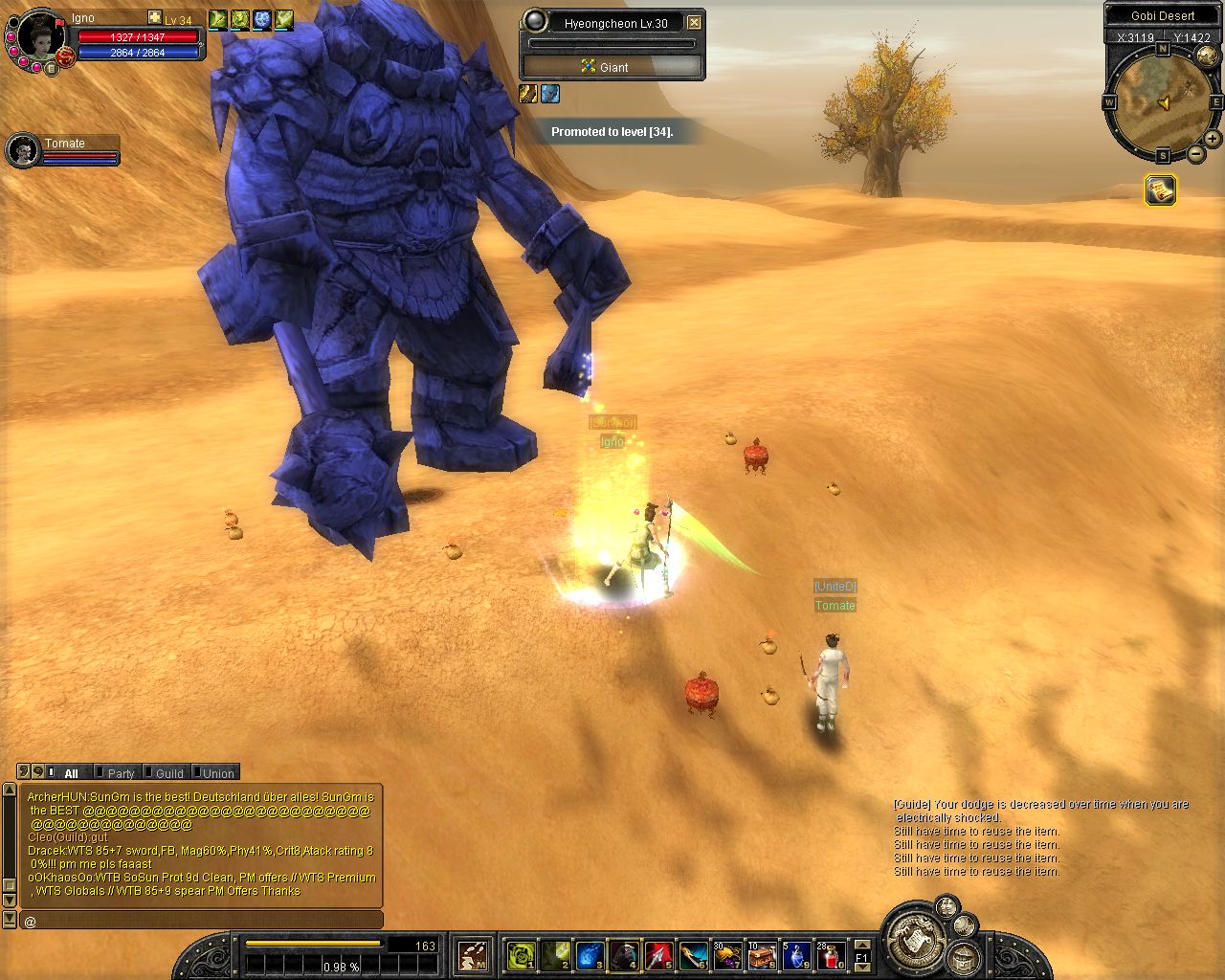This screenshot has width=1225, height=980.
Task: Open the glowing quest scroll notification
Action: 1160,190
